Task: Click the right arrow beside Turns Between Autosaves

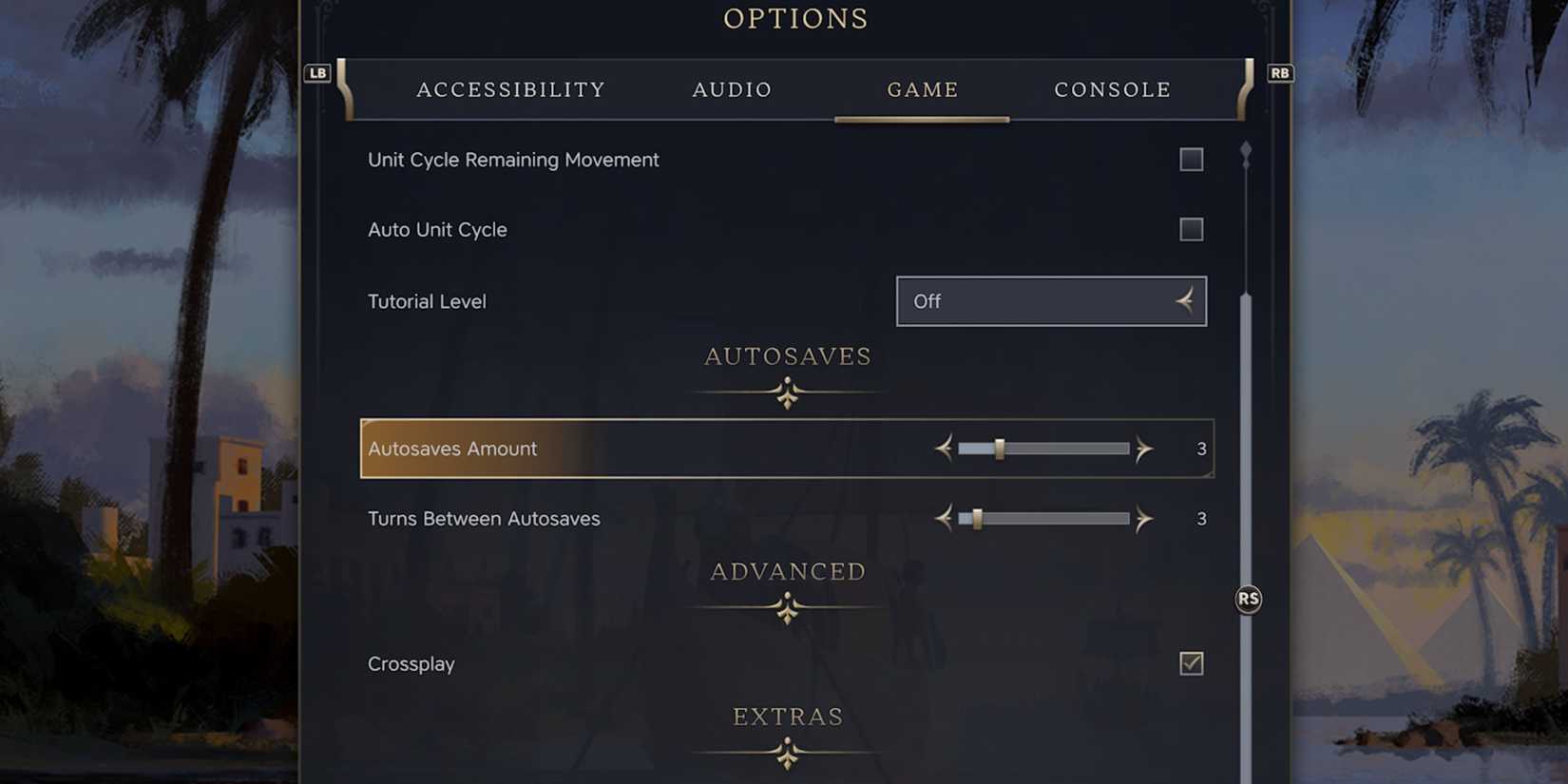Action: (1144, 519)
